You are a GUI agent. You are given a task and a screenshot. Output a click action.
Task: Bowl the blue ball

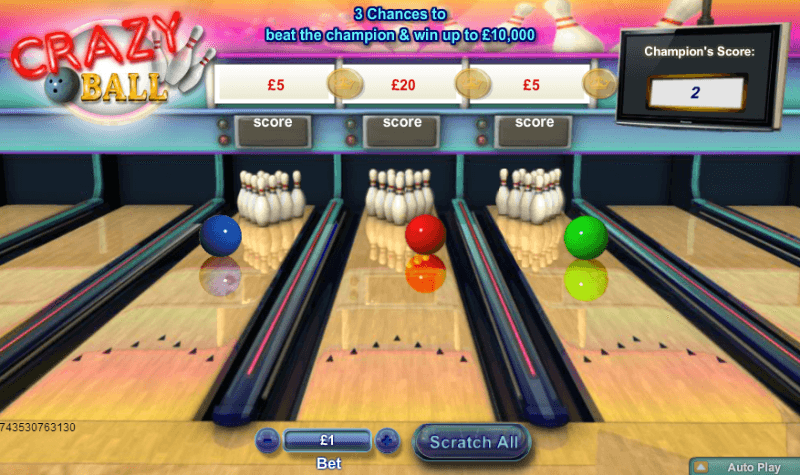coord(220,235)
